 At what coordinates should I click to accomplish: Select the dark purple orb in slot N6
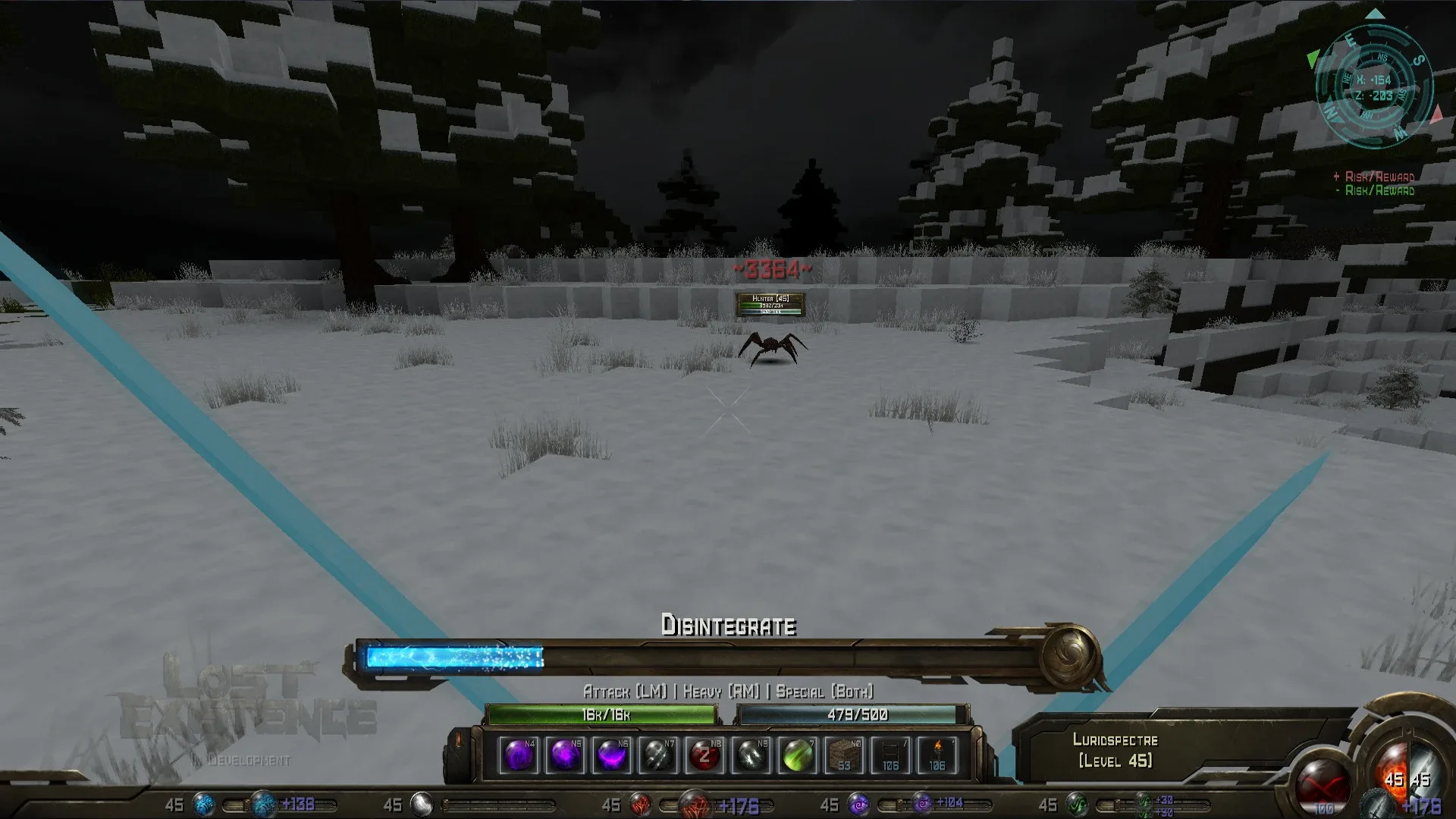point(612,755)
